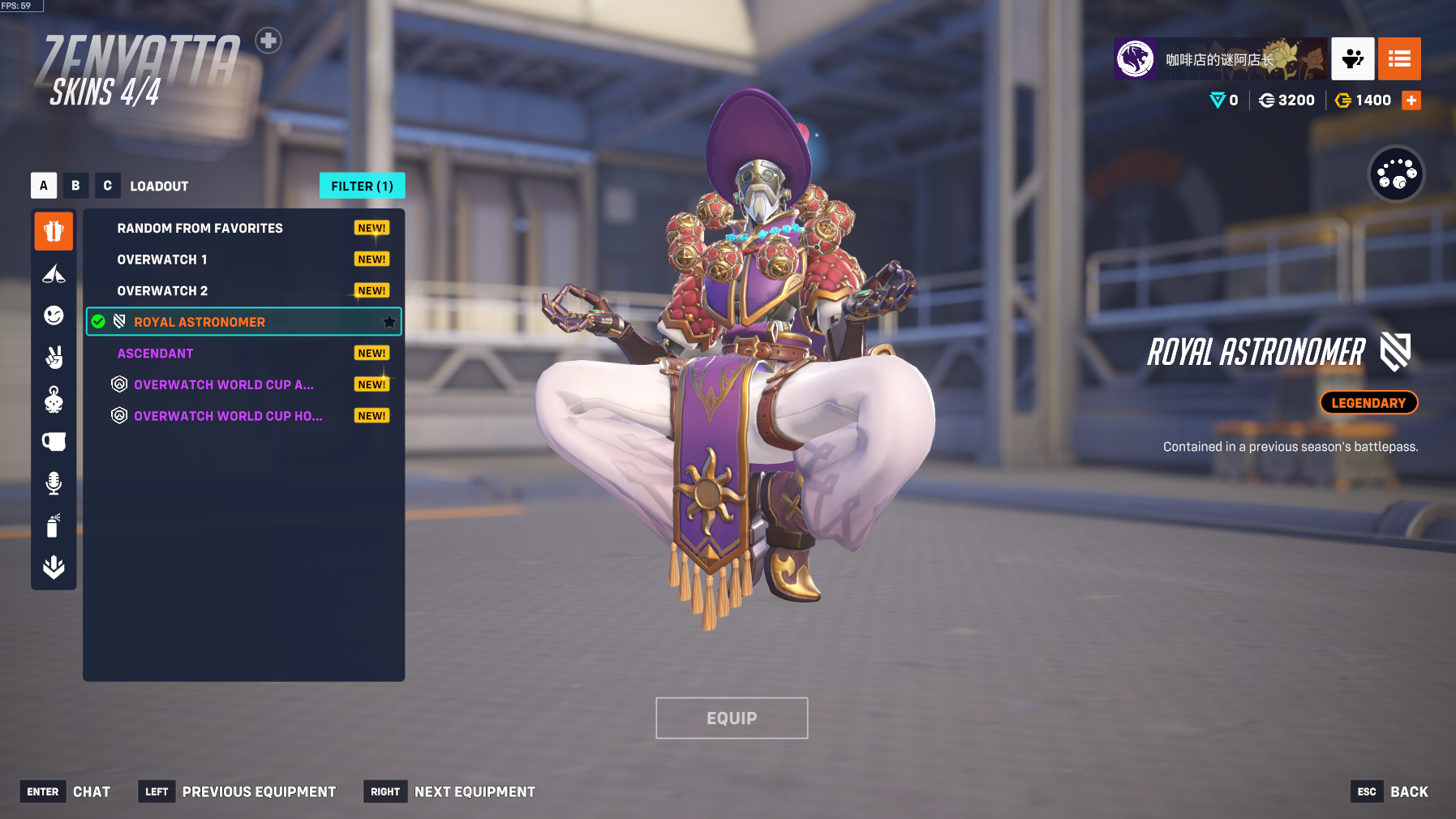Open the voice lines microphone category
Viewport: 1456px width, 819px height.
[54, 483]
